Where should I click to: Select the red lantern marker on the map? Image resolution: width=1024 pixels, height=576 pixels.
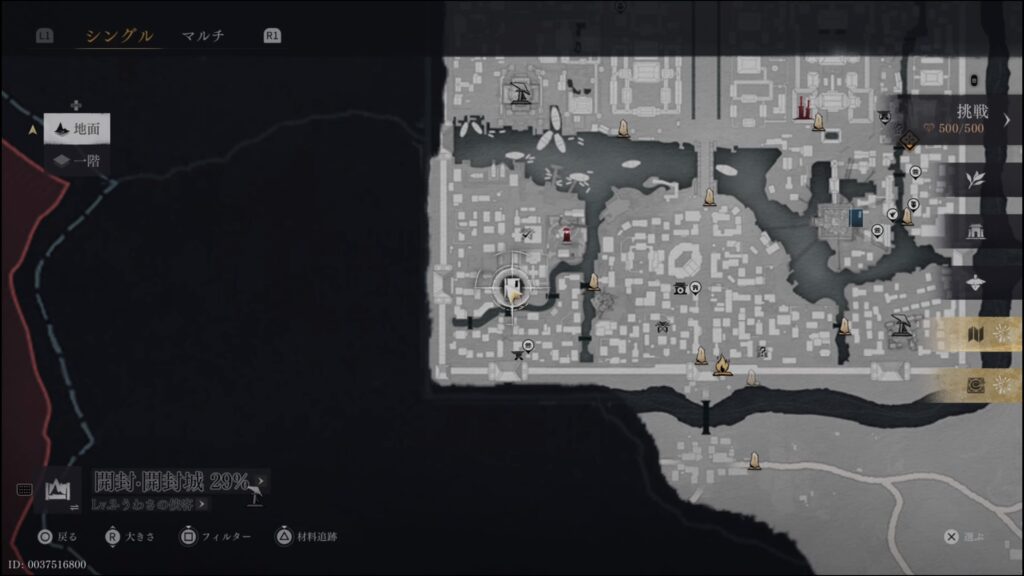pos(567,235)
